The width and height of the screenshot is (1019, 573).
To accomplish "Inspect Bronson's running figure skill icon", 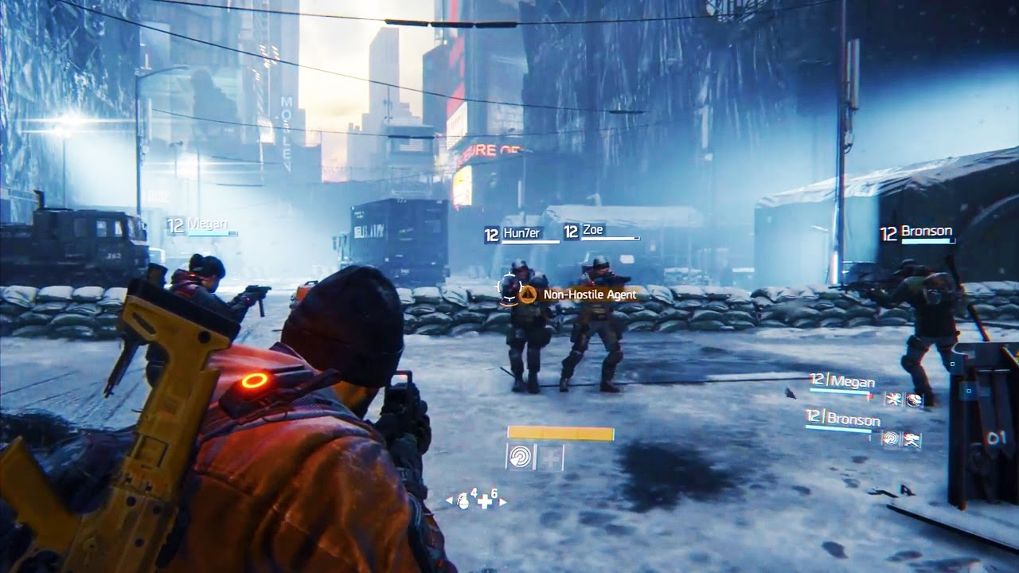I will coord(911,438).
